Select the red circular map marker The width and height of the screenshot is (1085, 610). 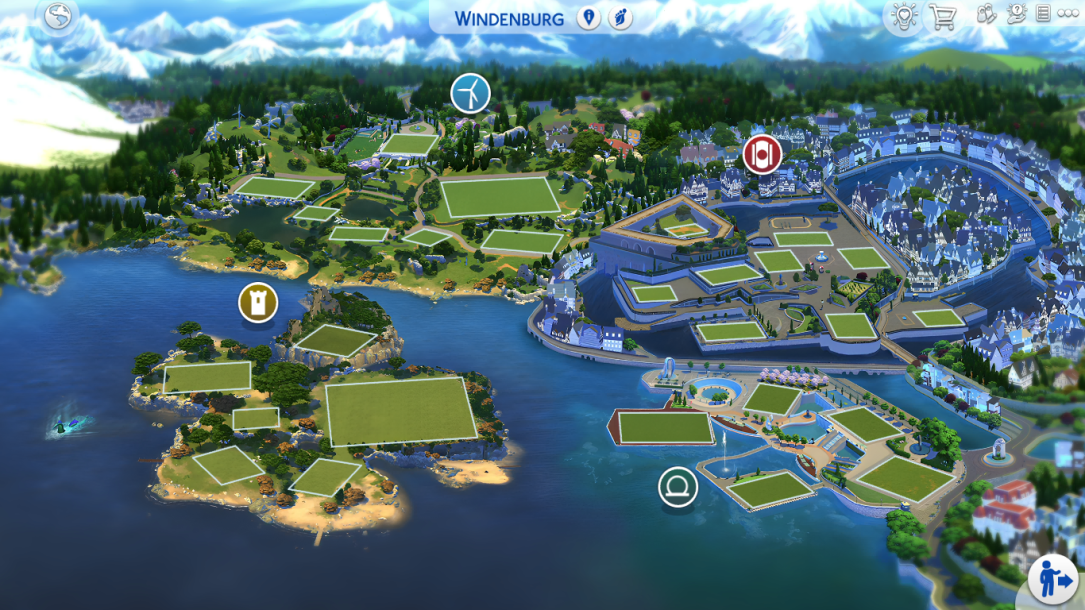coord(762,154)
